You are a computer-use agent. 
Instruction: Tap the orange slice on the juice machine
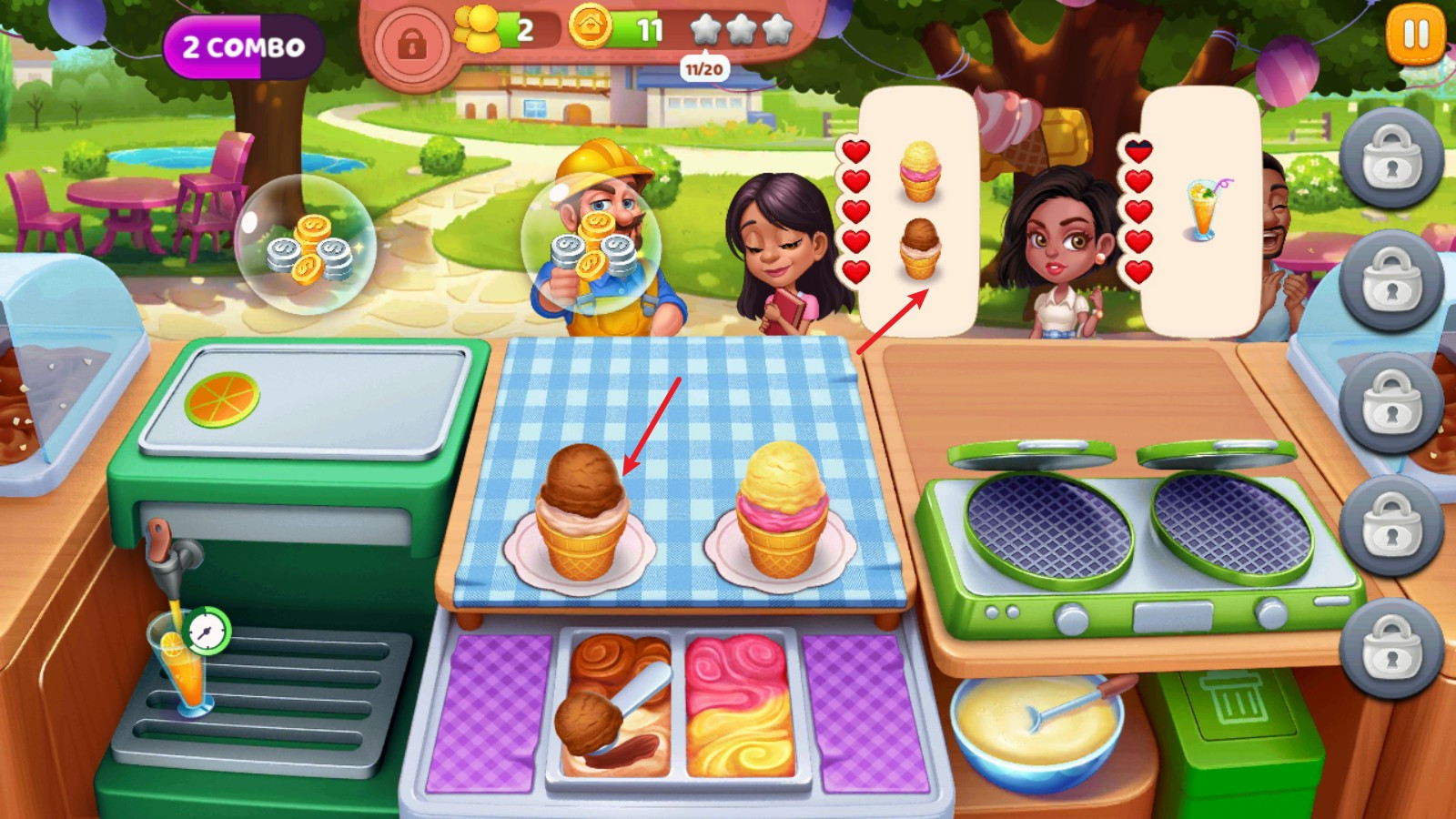pos(222,399)
